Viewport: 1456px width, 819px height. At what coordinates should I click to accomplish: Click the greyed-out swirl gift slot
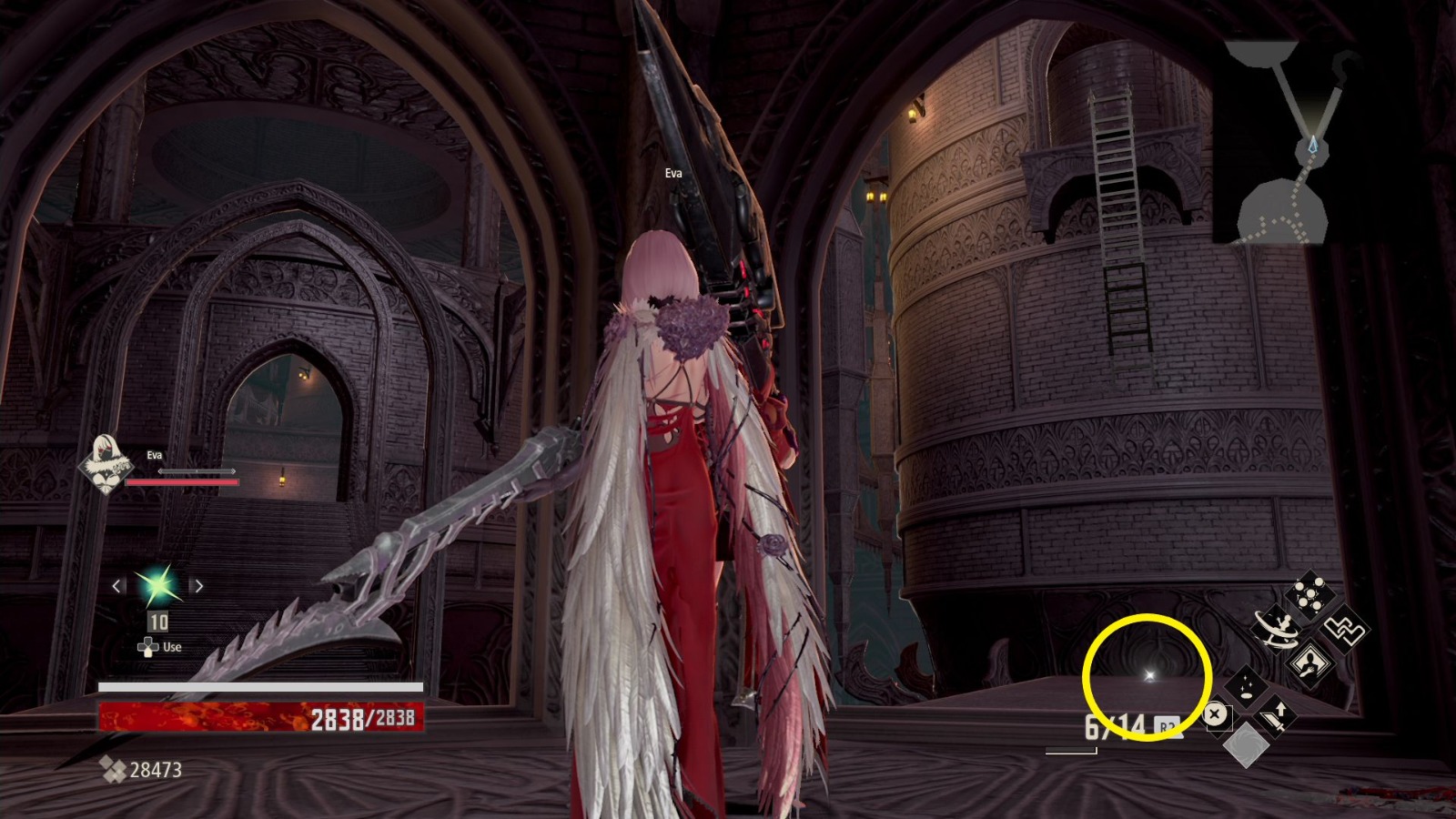pos(1247,744)
